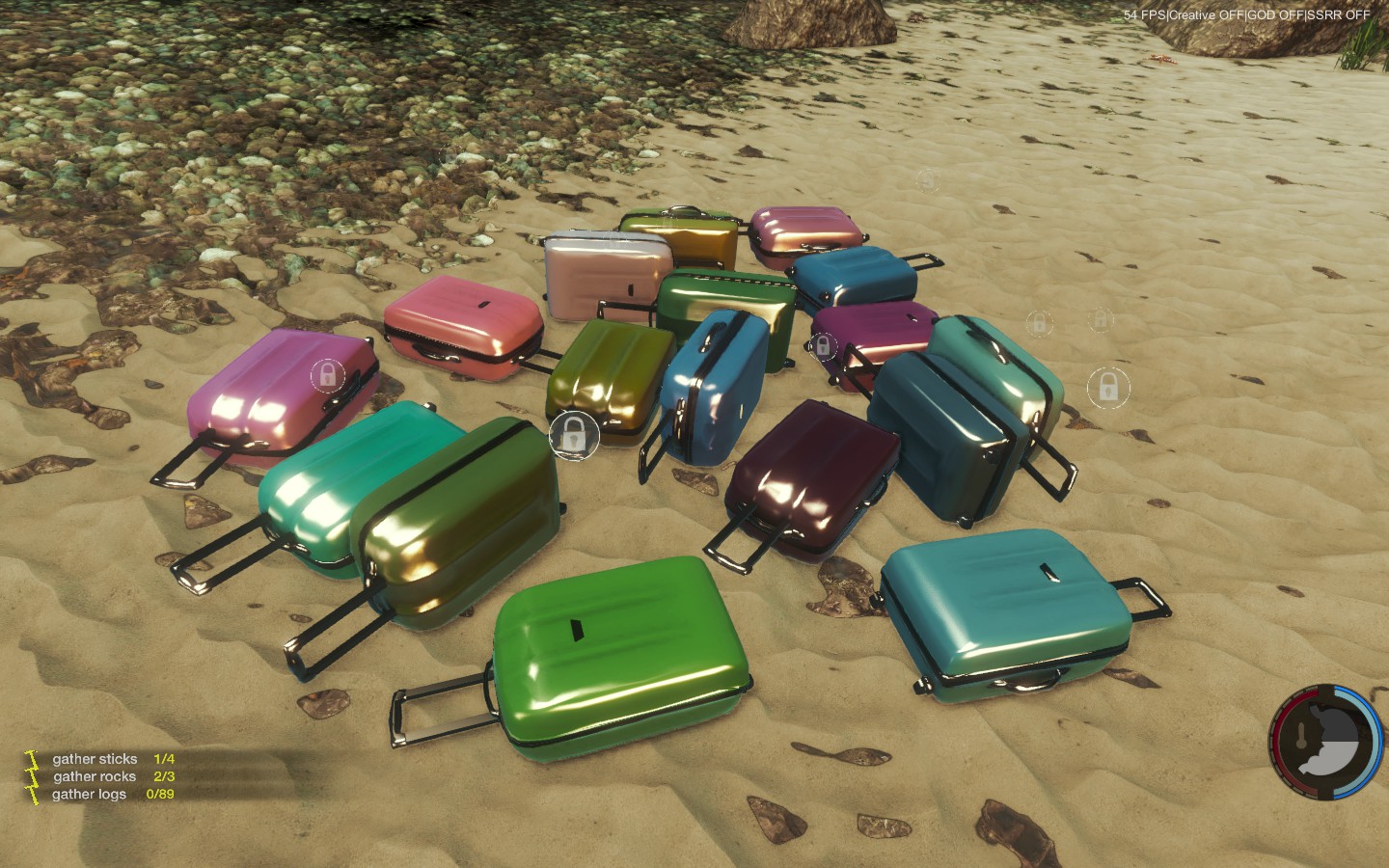The image size is (1389, 868).
Task: Click the lock icon on the purple suitcase
Action: (x=823, y=345)
